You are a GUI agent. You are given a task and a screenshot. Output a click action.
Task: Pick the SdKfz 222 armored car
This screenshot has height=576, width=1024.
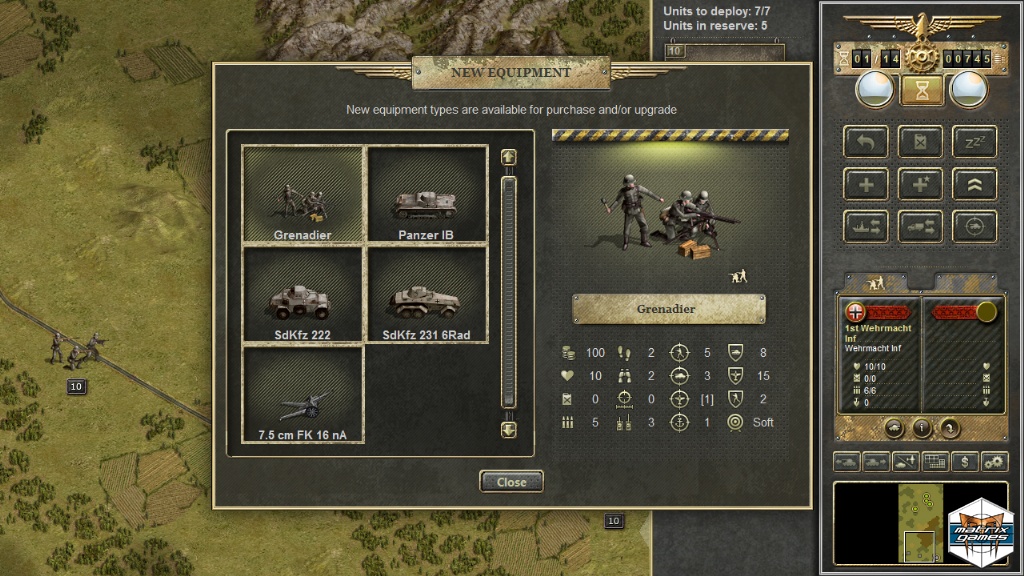point(303,295)
